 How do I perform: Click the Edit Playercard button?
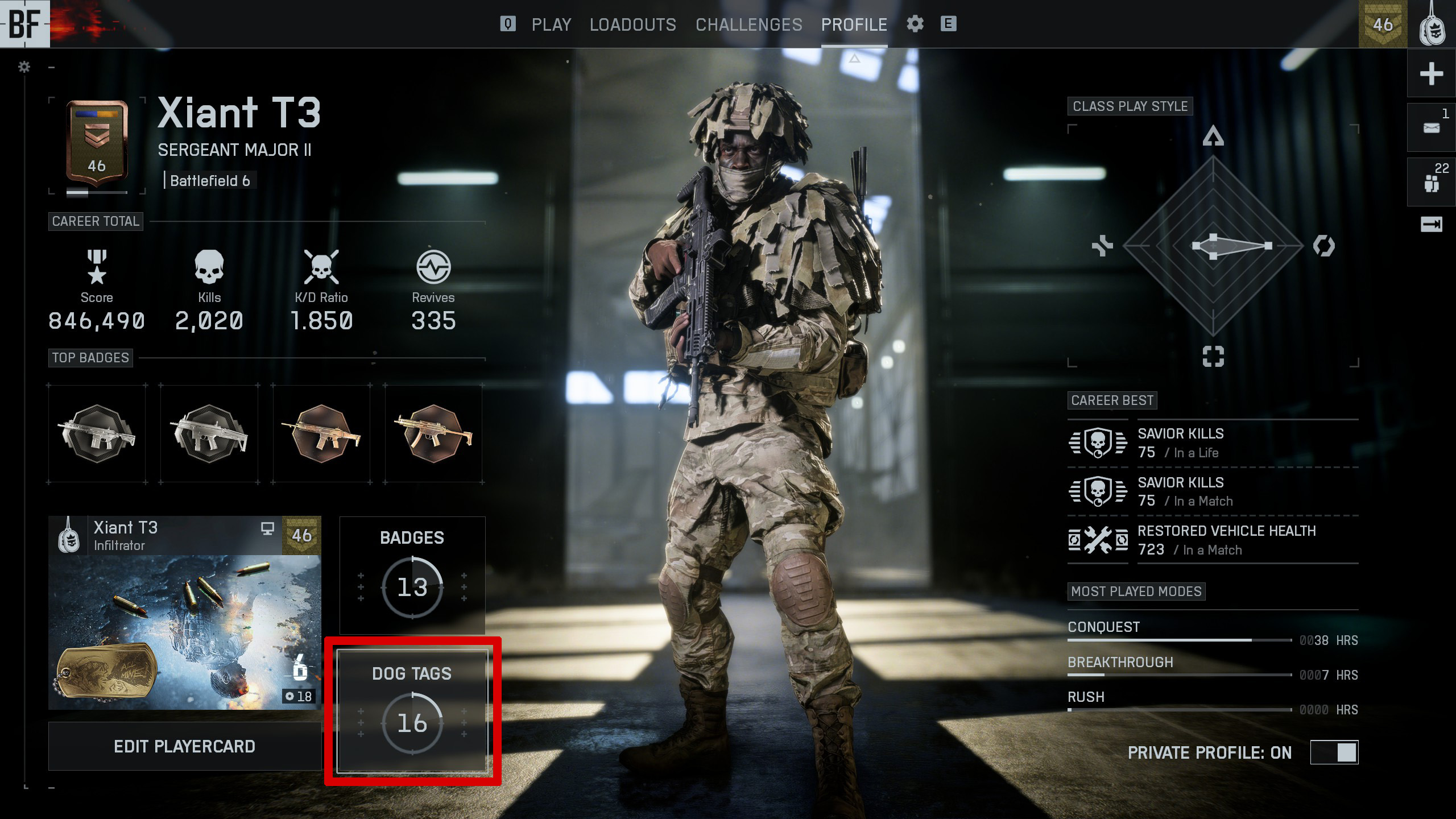coord(184,746)
